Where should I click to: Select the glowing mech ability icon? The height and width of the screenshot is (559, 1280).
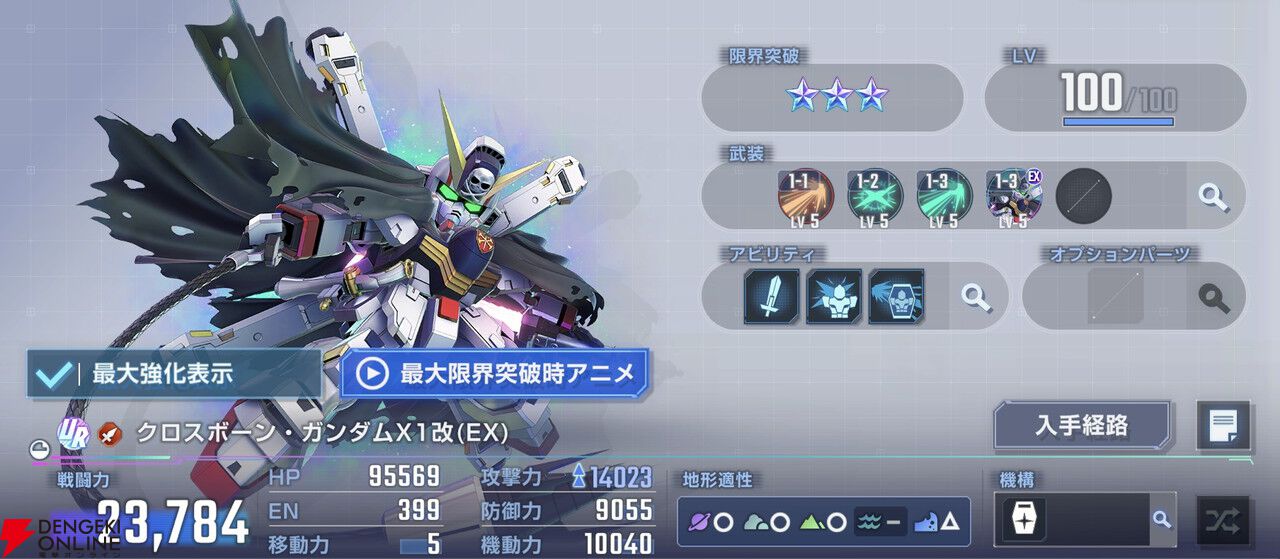tap(833, 296)
